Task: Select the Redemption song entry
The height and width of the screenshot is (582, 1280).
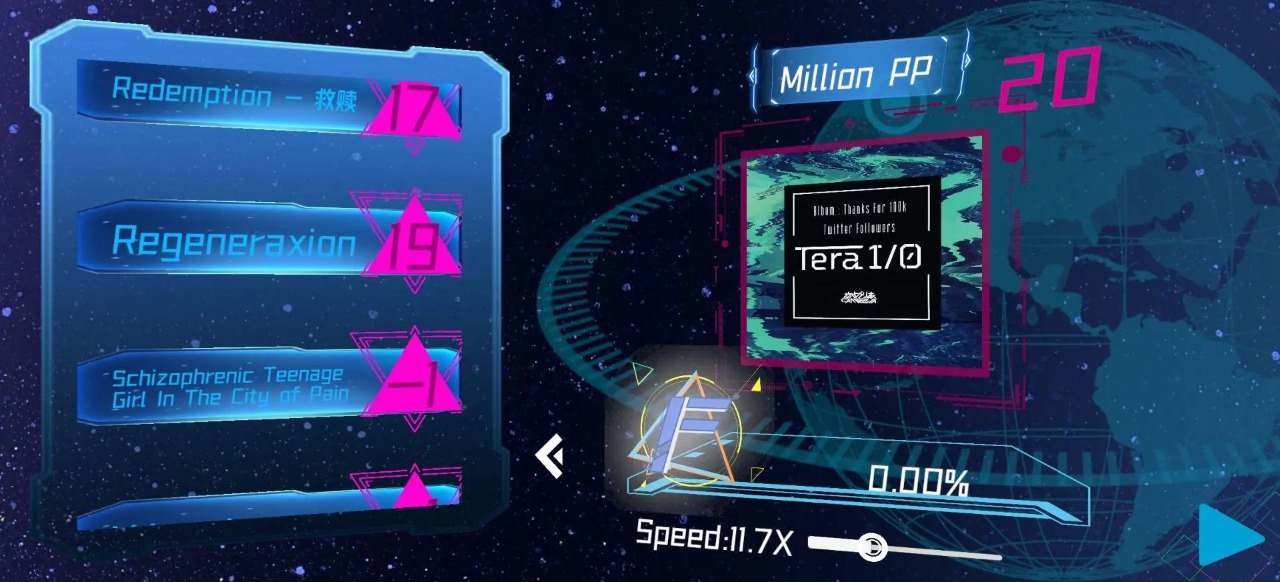Action: click(x=240, y=97)
